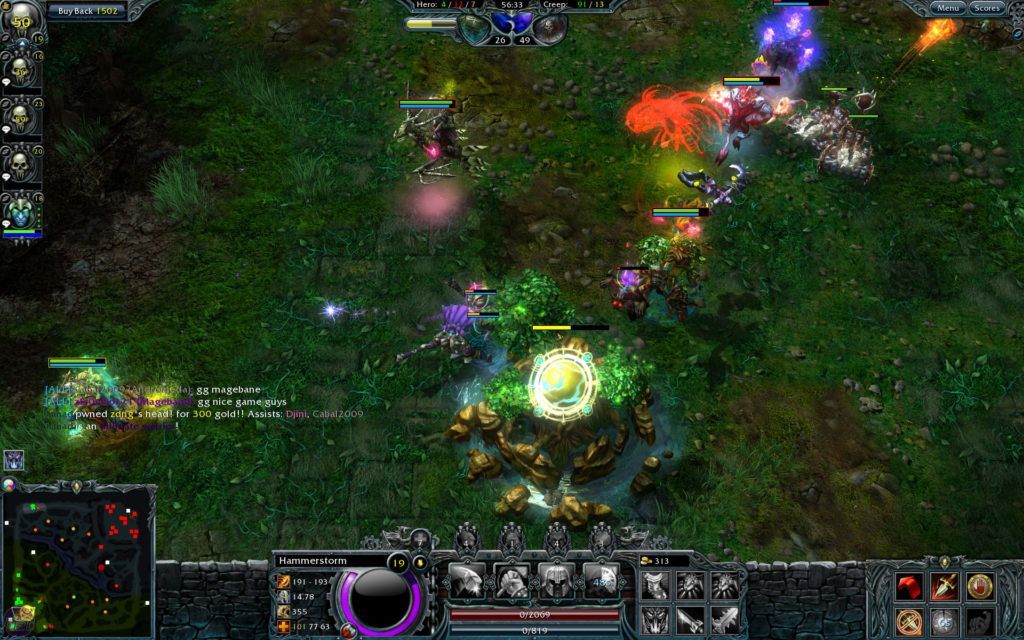The width and height of the screenshot is (1024, 640).
Task: Open the Menu button
Action: point(947,8)
